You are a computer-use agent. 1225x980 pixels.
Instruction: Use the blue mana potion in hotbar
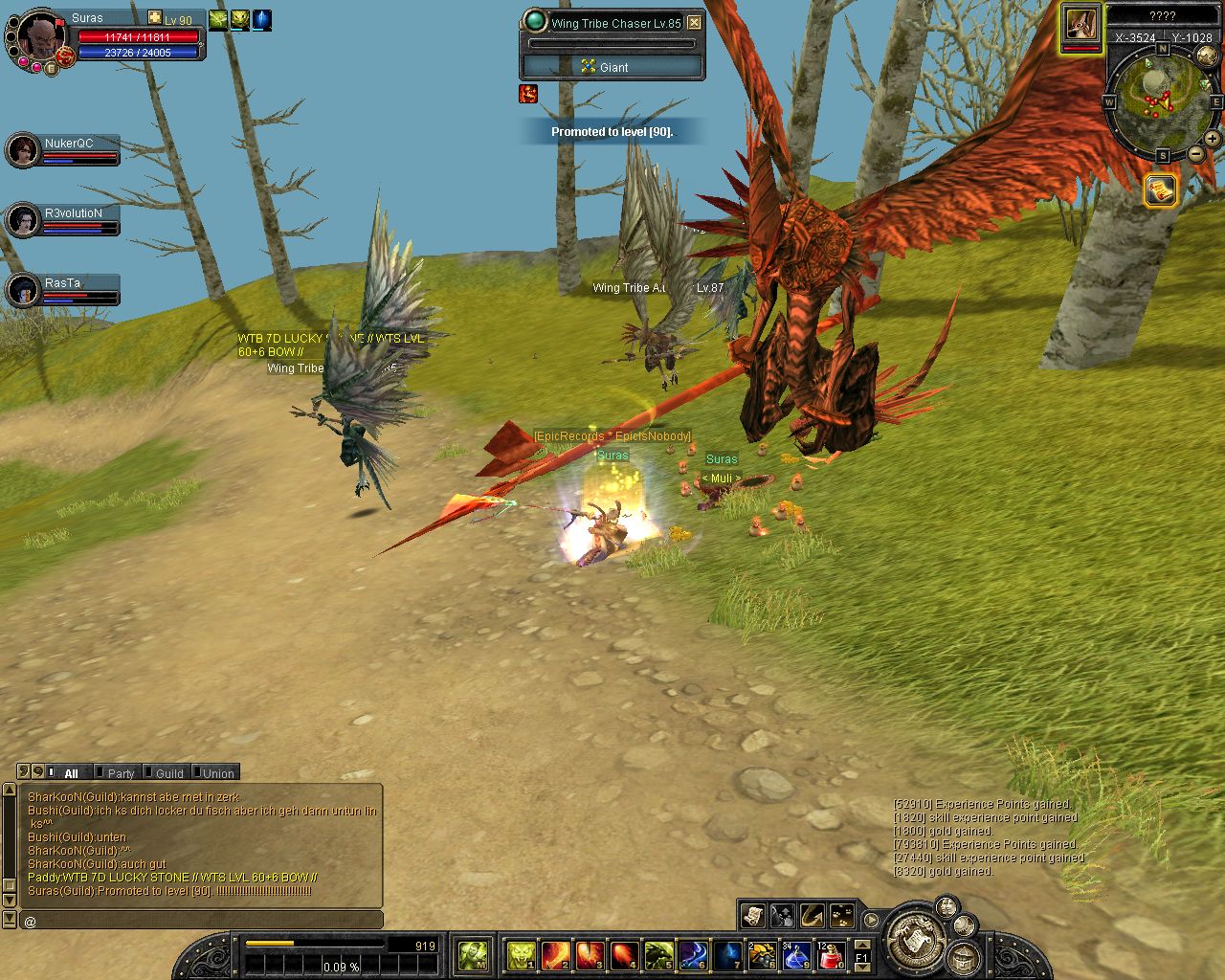tap(796, 955)
